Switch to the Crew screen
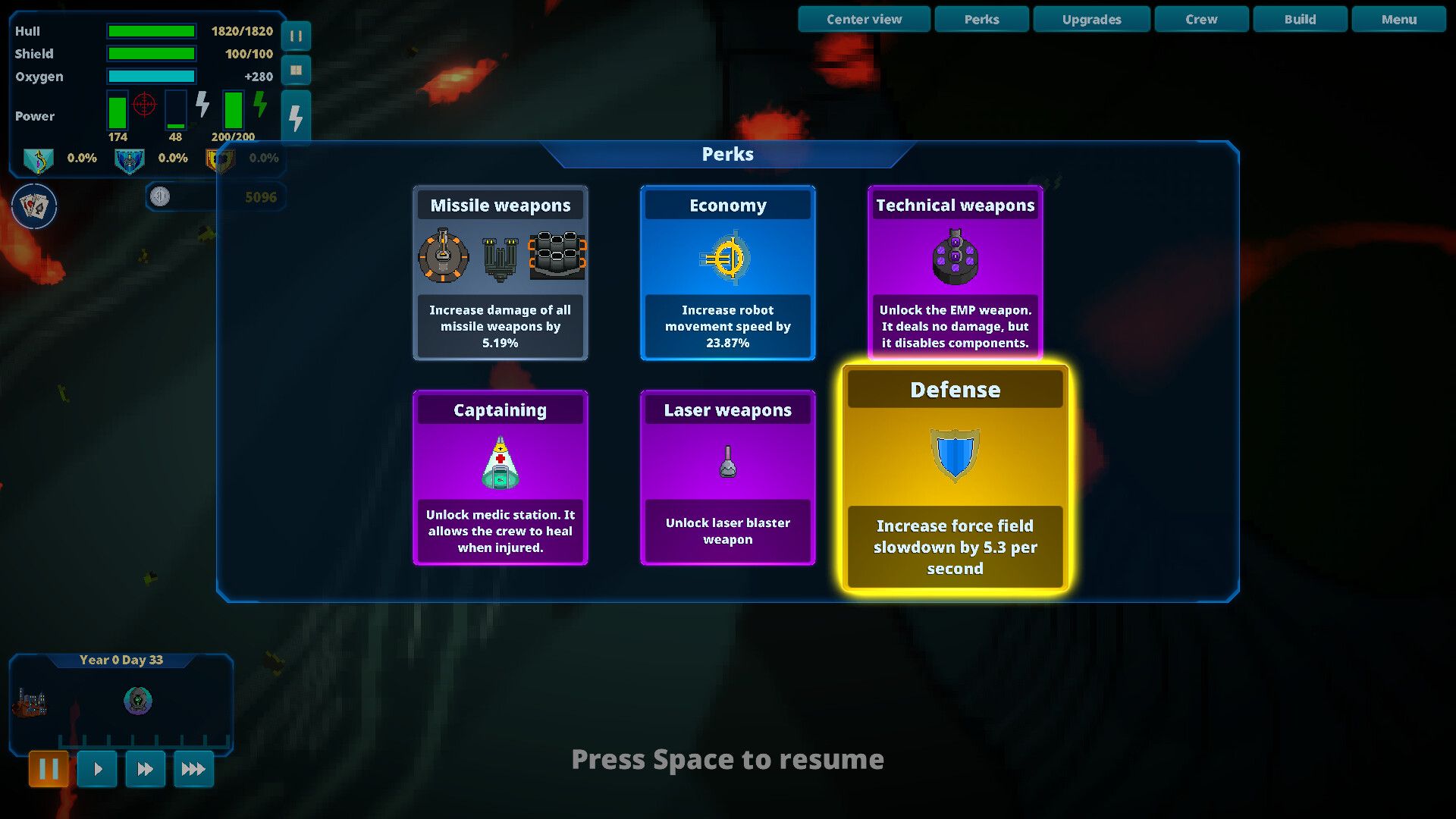 (x=1201, y=19)
